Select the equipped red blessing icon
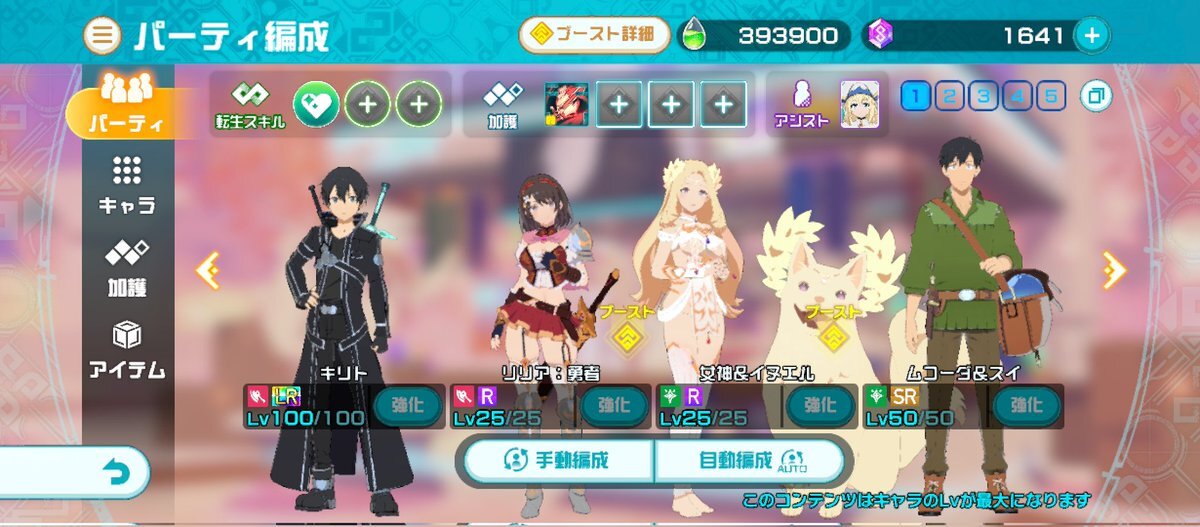The width and height of the screenshot is (1200, 527). (x=566, y=102)
